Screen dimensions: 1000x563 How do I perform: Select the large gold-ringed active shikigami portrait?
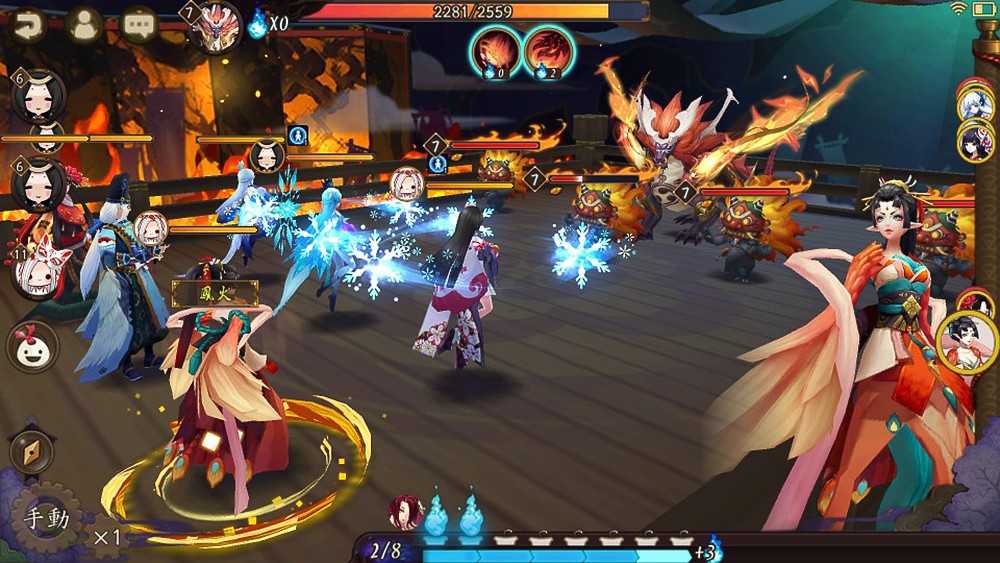click(x=967, y=342)
